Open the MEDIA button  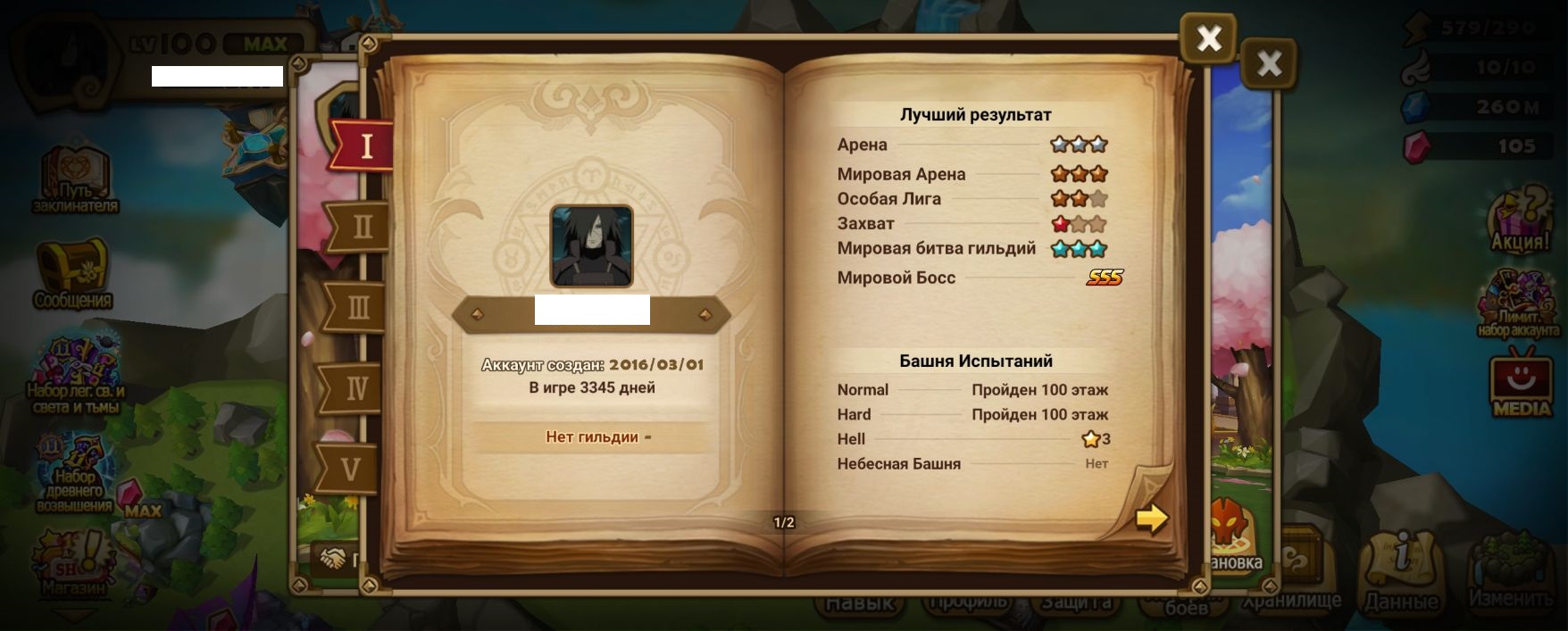click(x=1522, y=386)
